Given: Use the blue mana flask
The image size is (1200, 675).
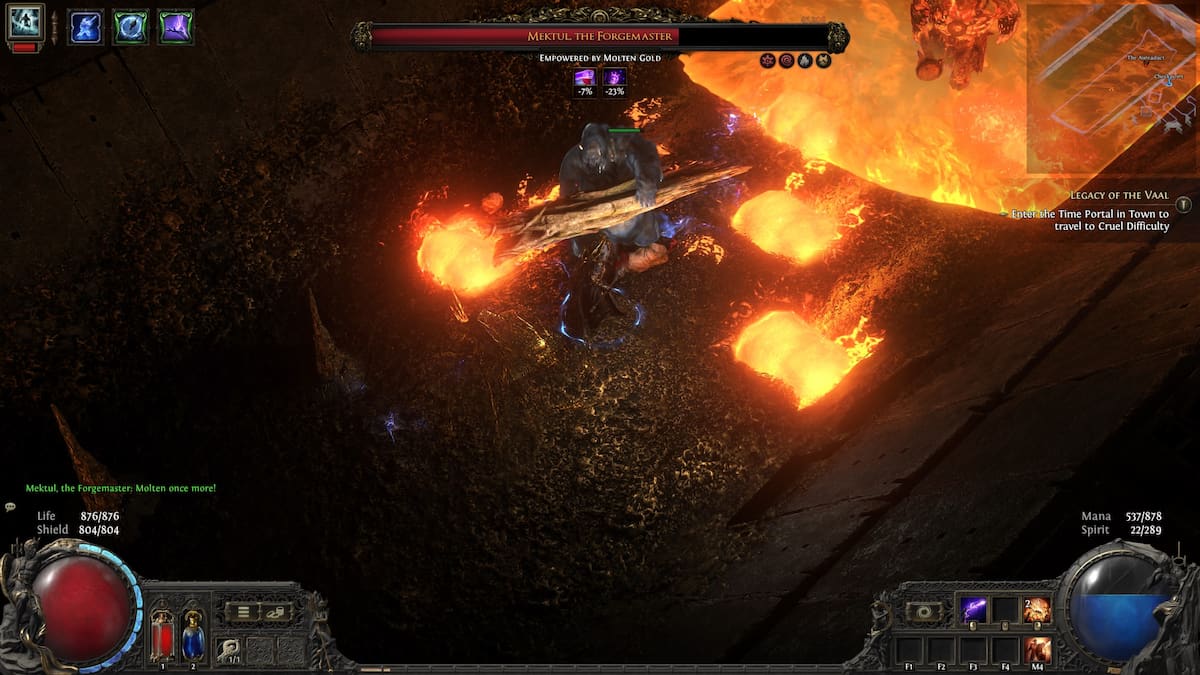Looking at the screenshot, I should point(193,636).
